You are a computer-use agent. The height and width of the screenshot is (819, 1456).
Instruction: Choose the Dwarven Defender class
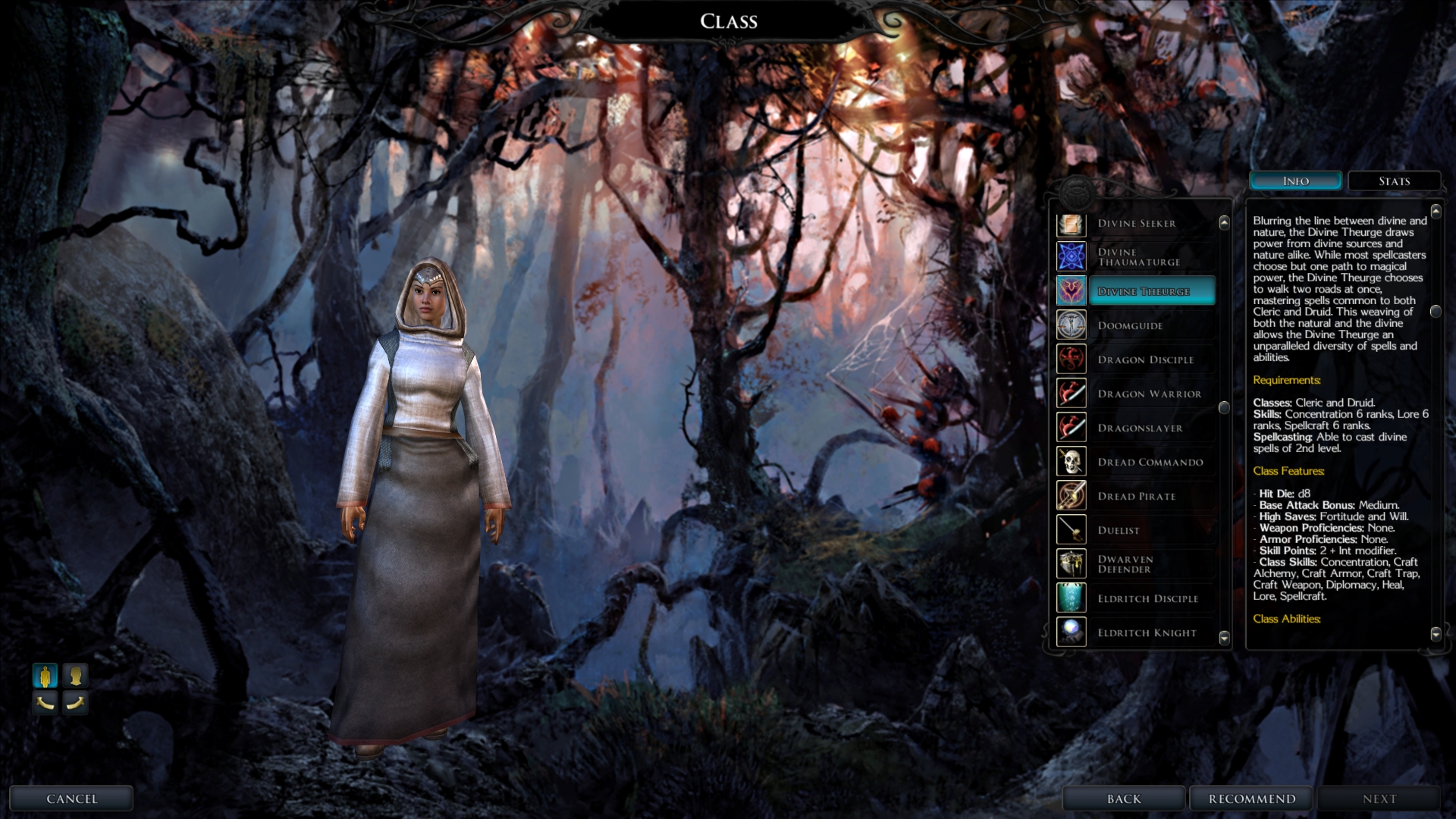pyautogui.click(x=1125, y=564)
